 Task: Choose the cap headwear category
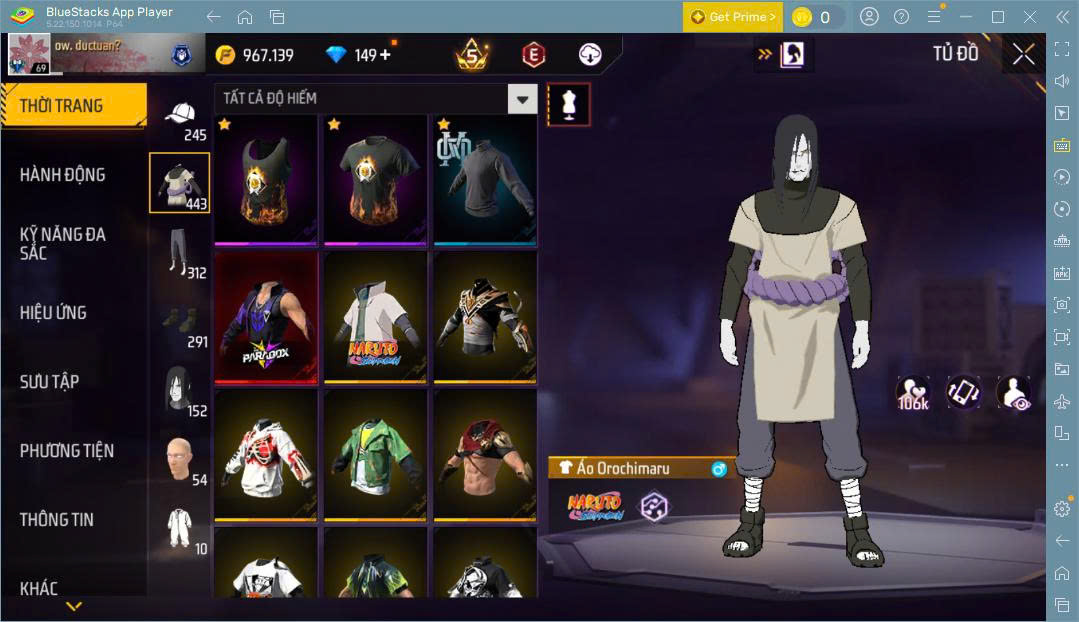tap(180, 118)
